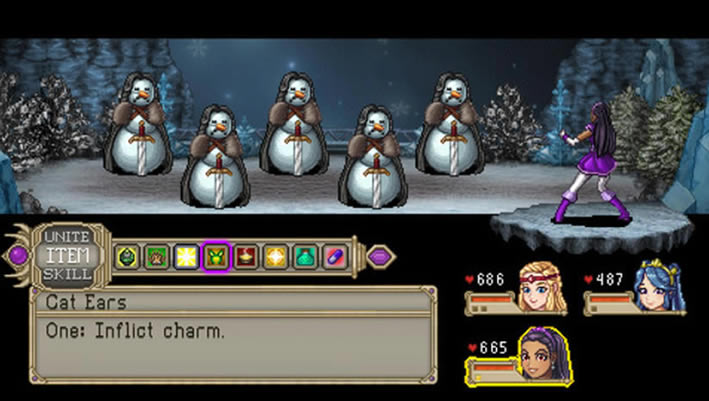Viewport: 709px width, 401px height.
Task: Choose the first item icon in the bar
Action: click(x=127, y=256)
